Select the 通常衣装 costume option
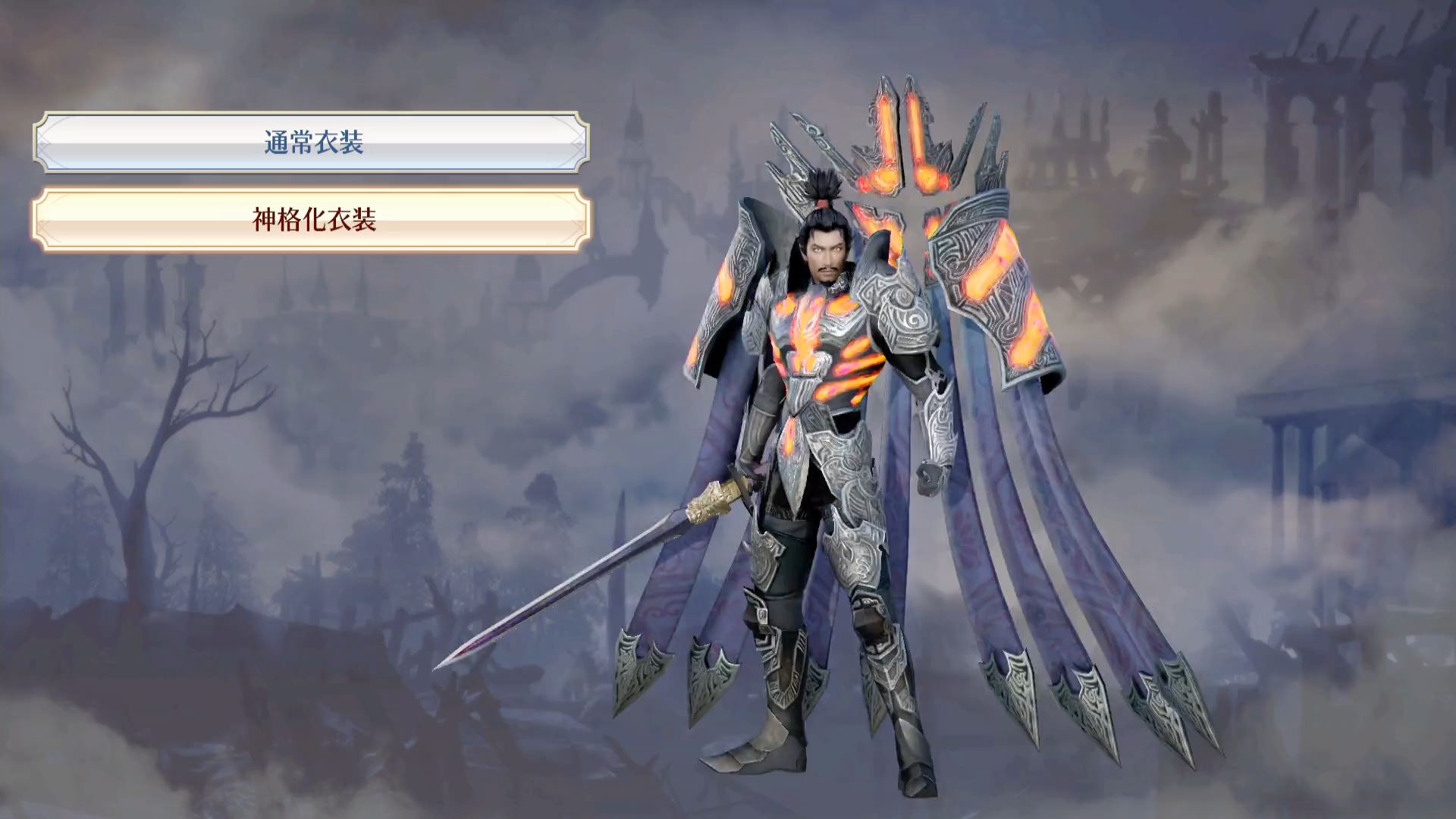 tap(312, 143)
